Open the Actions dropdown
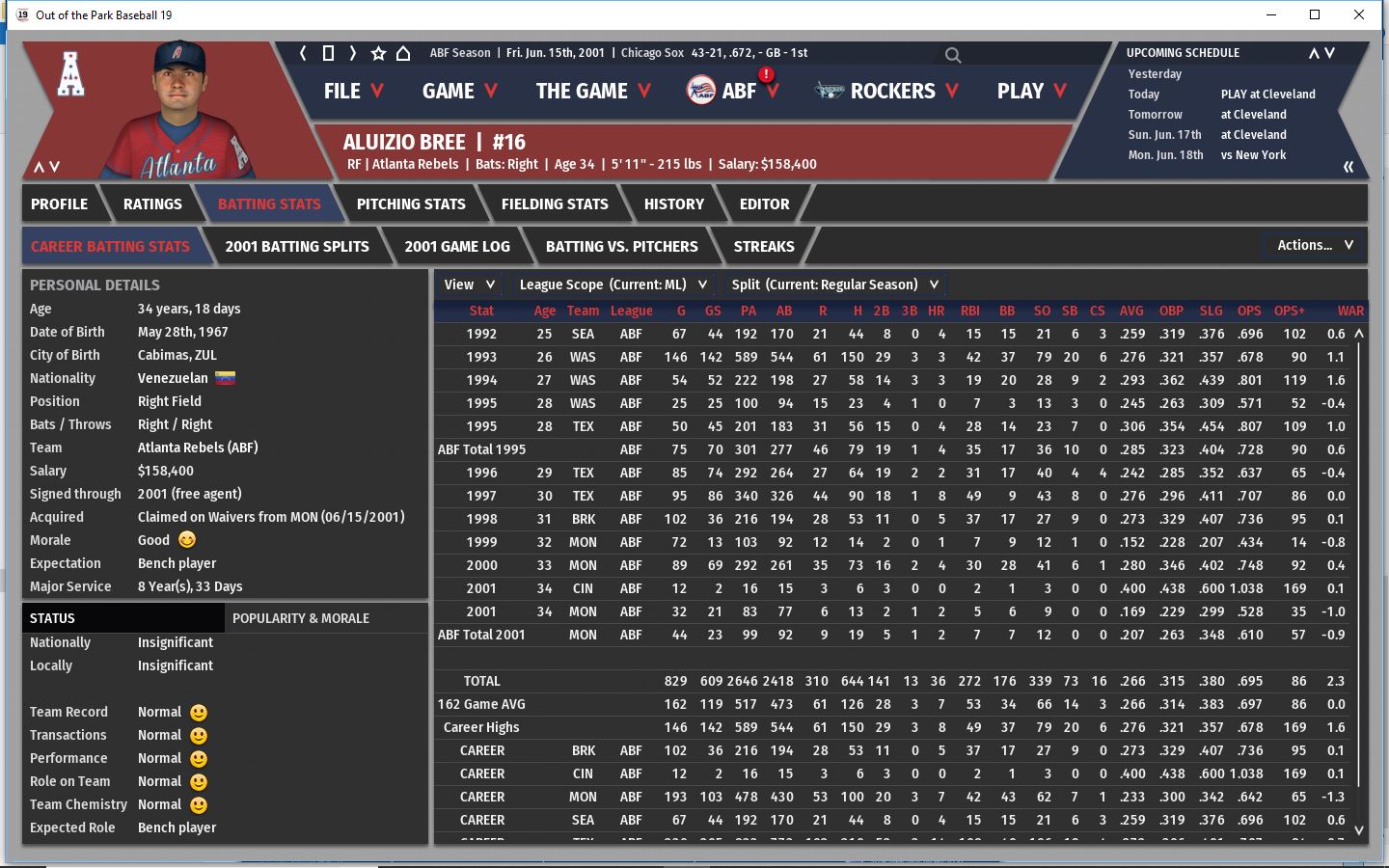1389x868 pixels. pos(1315,246)
